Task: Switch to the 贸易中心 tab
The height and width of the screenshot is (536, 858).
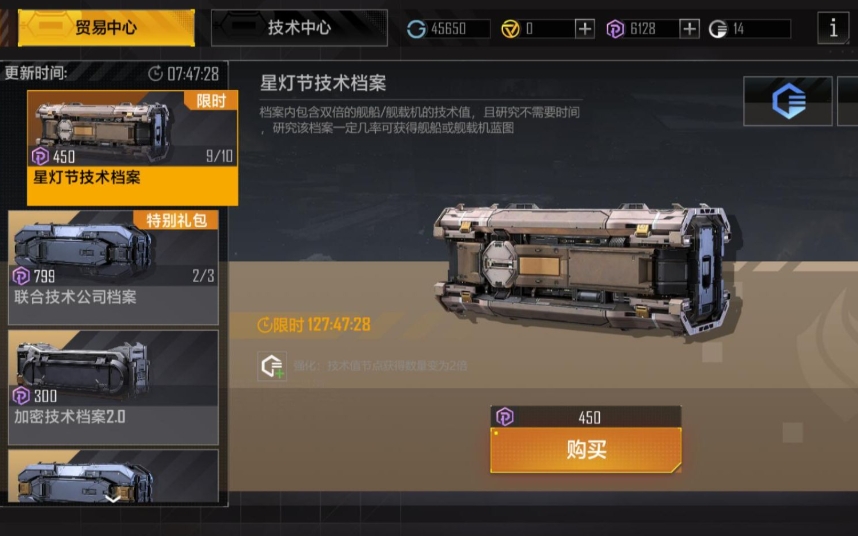Action: coord(106,28)
